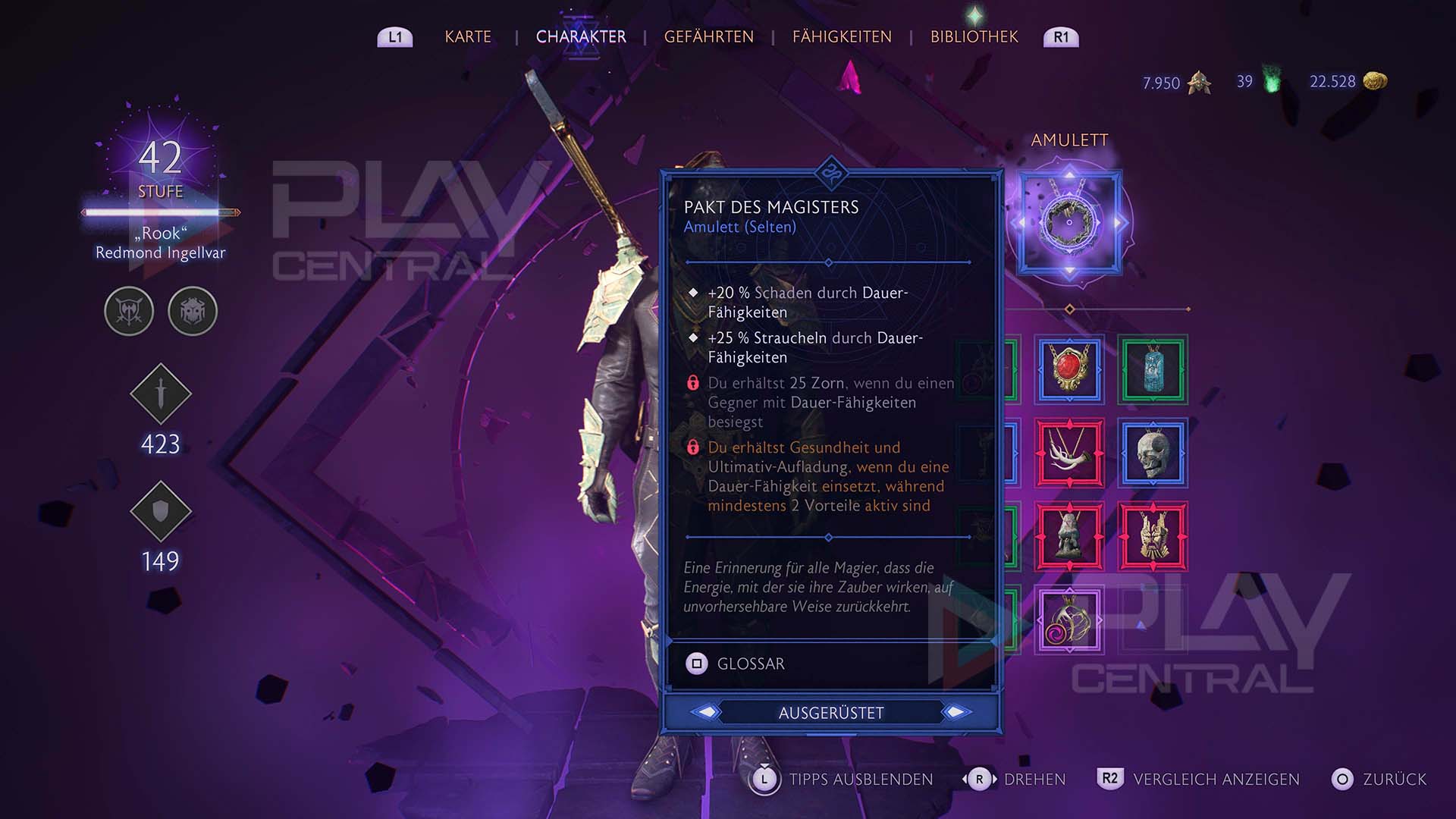Show the comparison via Vergleich anzeigen
This screenshot has height=819, width=1456.
coord(1198,779)
